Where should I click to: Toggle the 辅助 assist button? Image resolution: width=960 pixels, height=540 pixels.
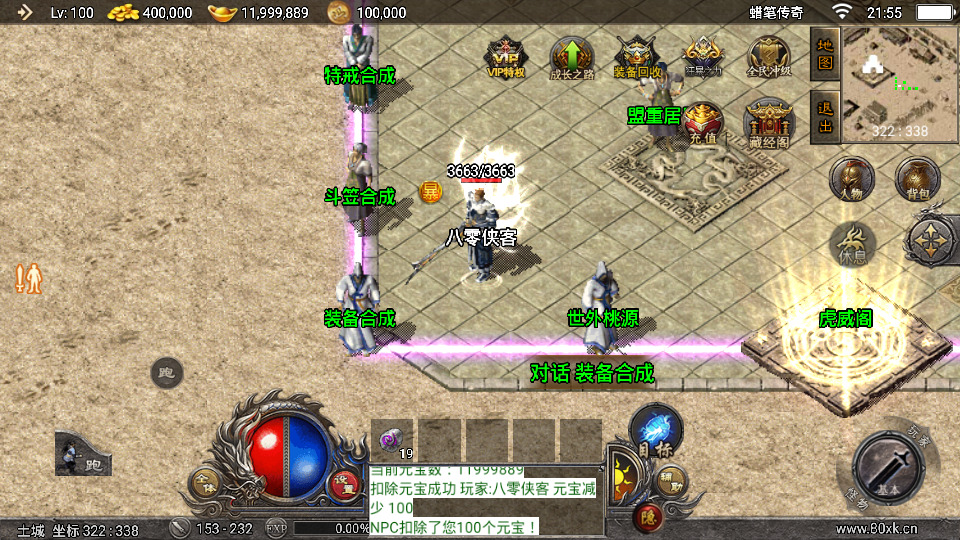[672, 486]
